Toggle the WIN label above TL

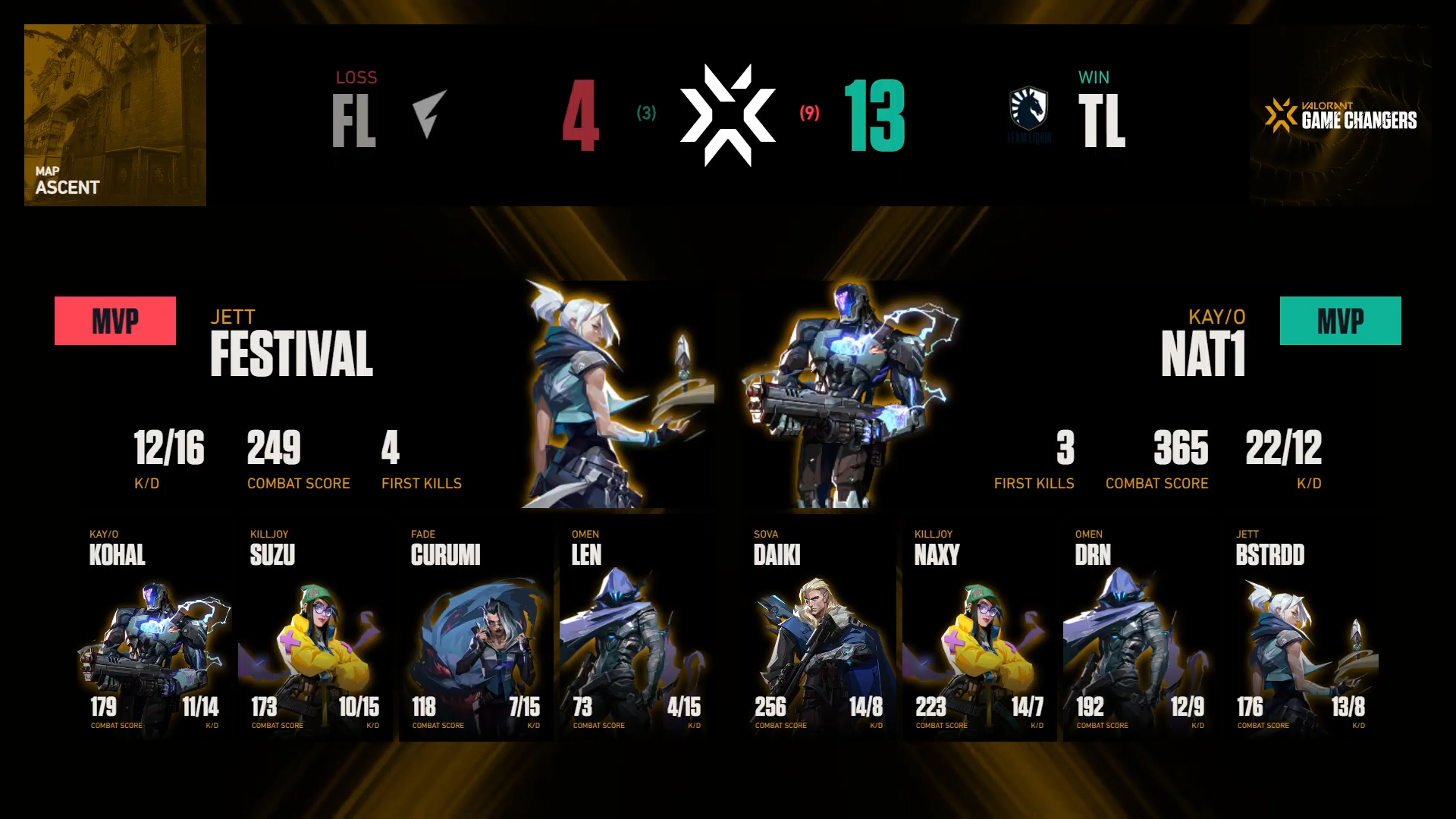[x=1094, y=77]
